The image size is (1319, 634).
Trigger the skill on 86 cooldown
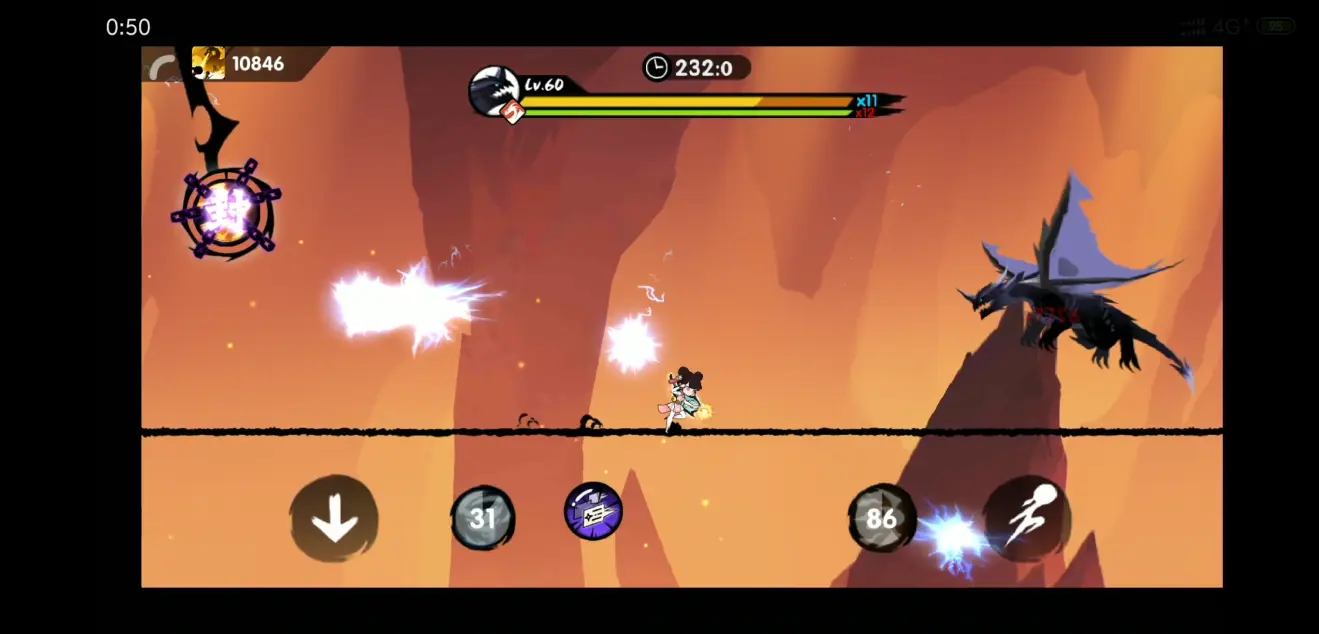pos(880,518)
